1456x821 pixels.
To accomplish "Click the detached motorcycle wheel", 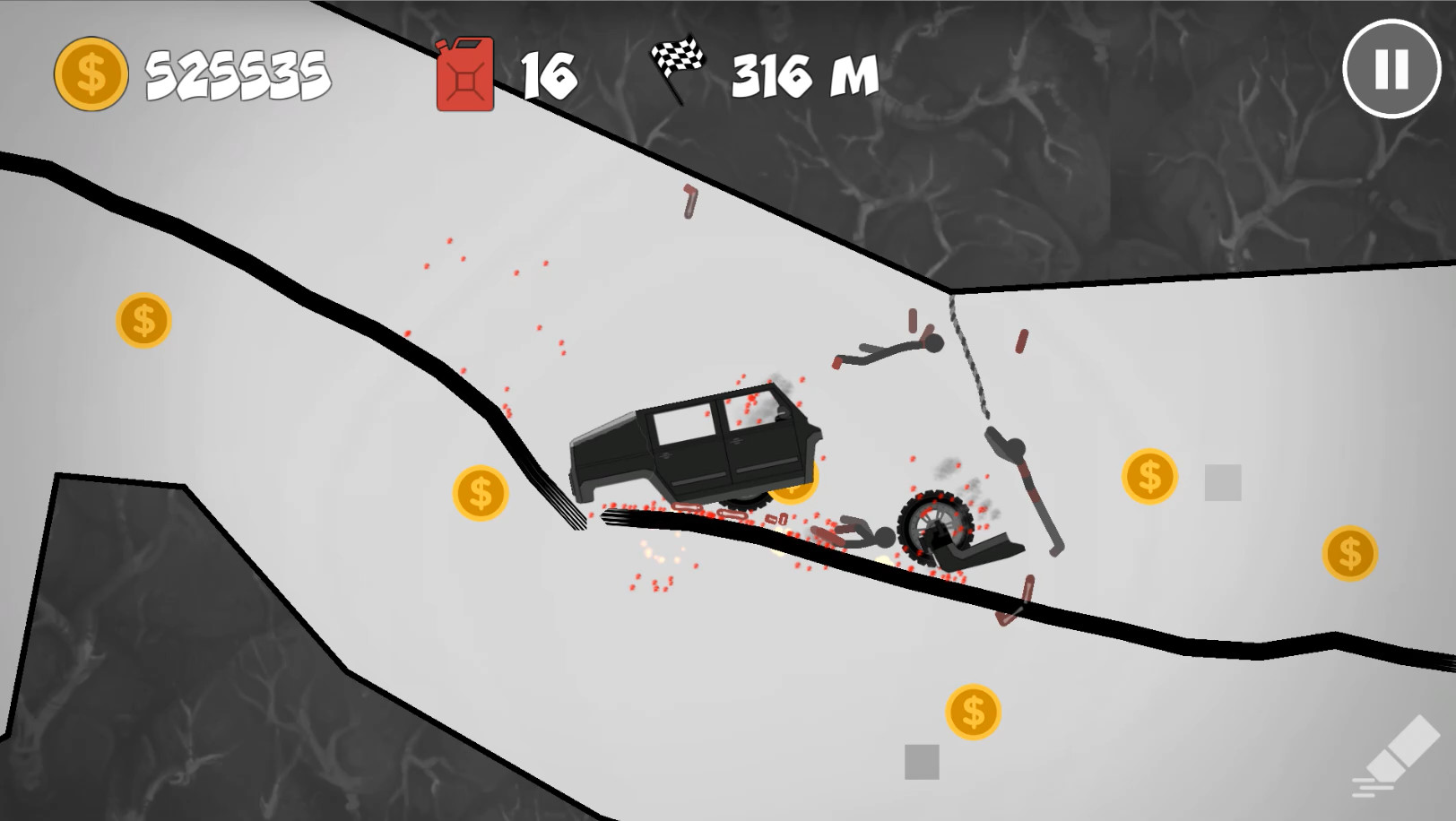I will [x=935, y=528].
